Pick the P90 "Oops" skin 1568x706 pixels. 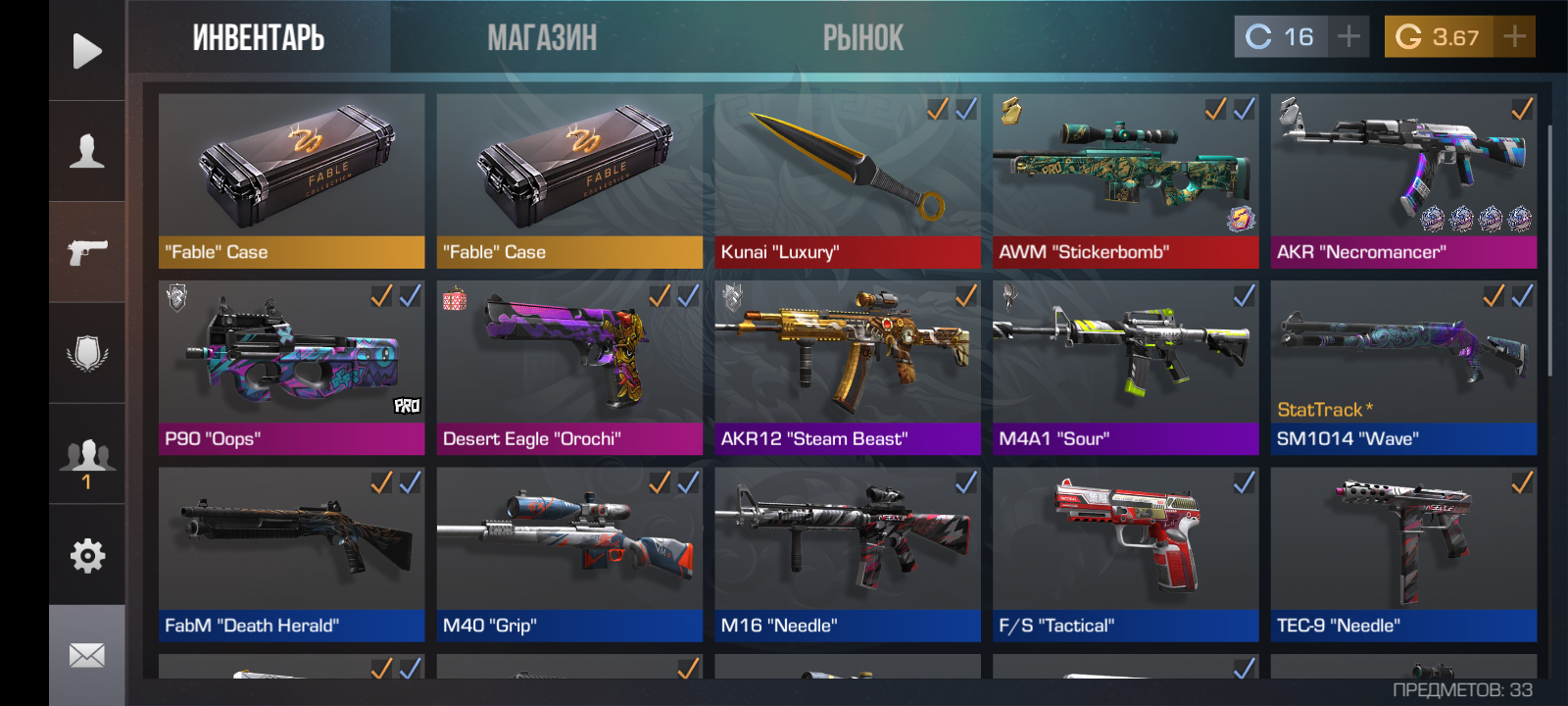point(291,368)
